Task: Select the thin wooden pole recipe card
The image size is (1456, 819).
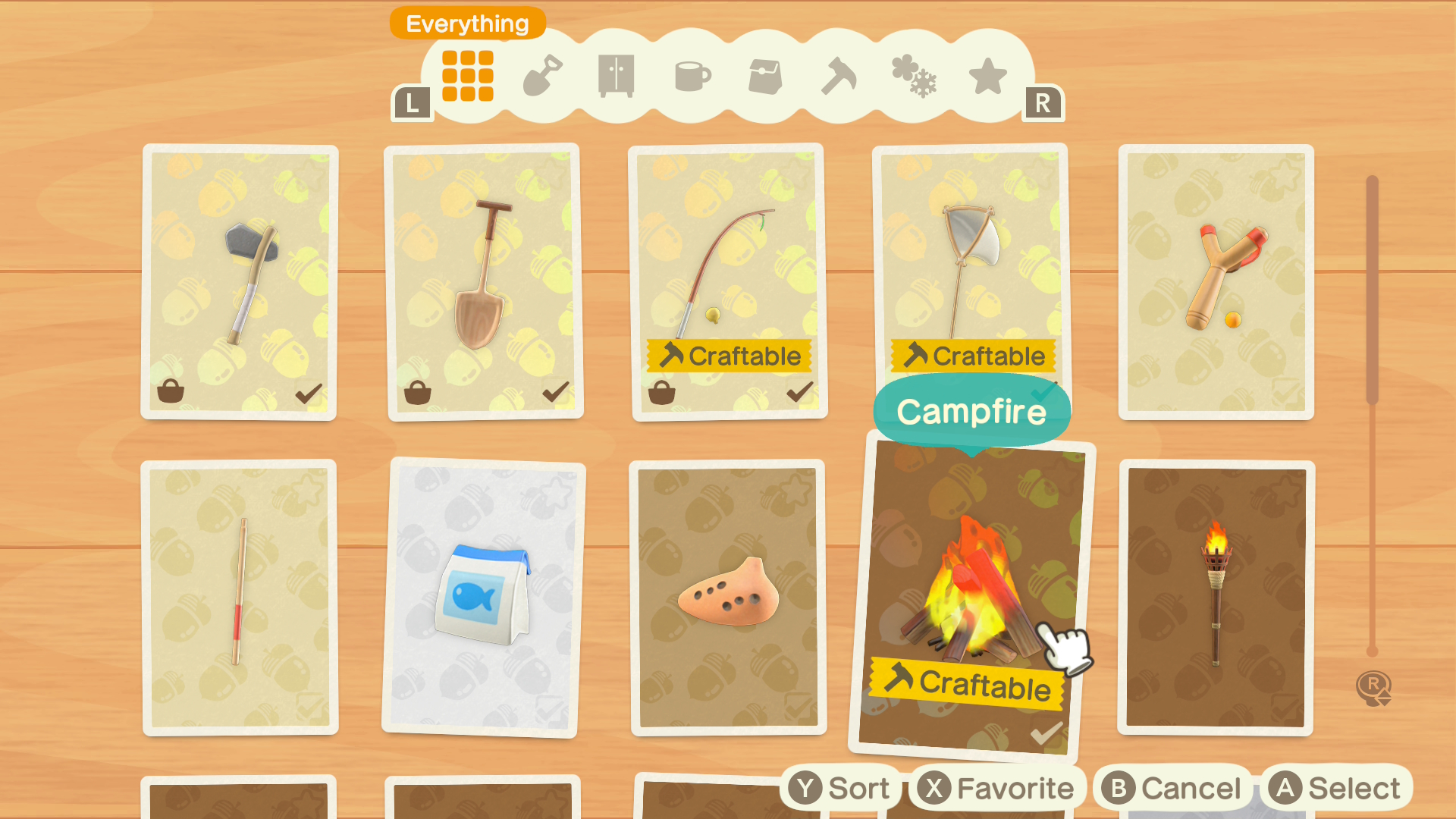Action: coord(240,597)
